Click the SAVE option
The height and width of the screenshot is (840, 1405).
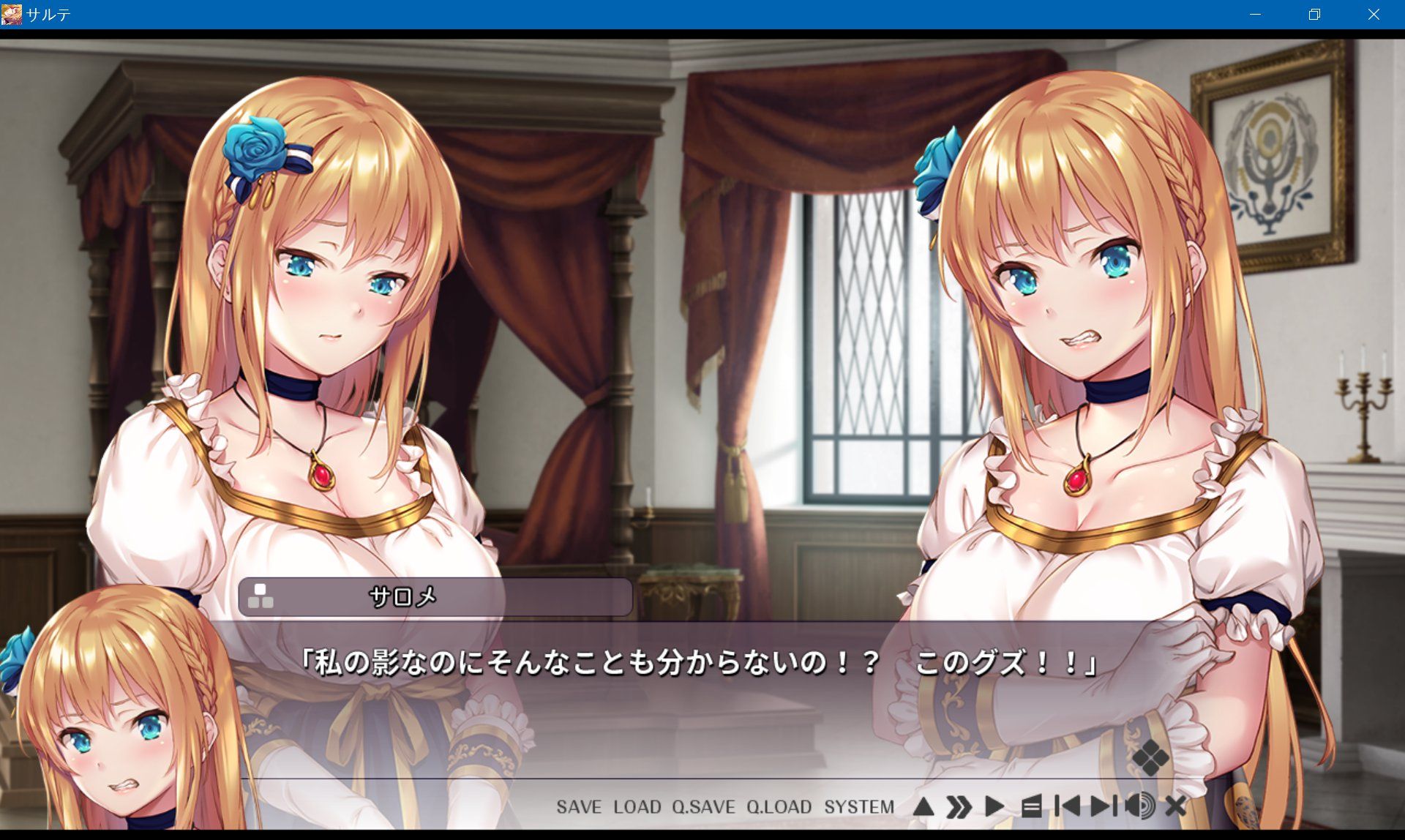tap(577, 807)
